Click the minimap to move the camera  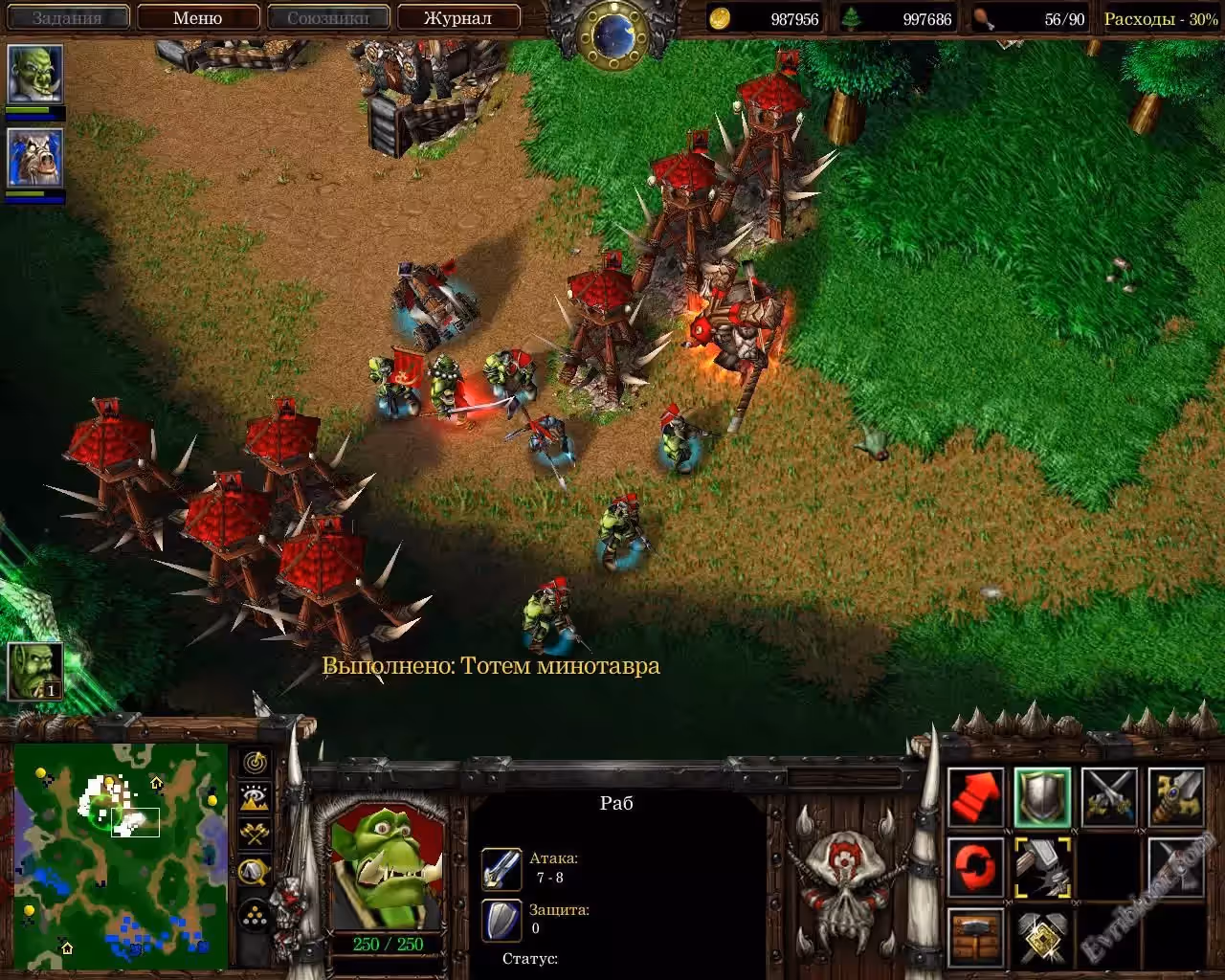tap(121, 856)
